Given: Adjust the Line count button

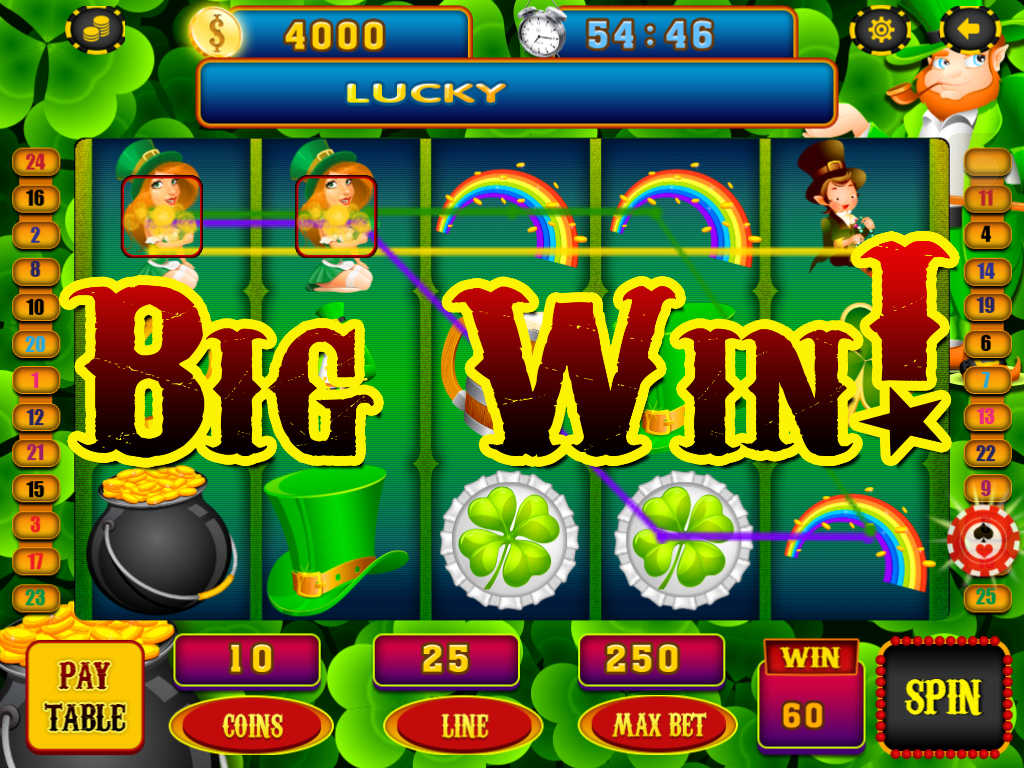Looking at the screenshot, I should click(462, 725).
